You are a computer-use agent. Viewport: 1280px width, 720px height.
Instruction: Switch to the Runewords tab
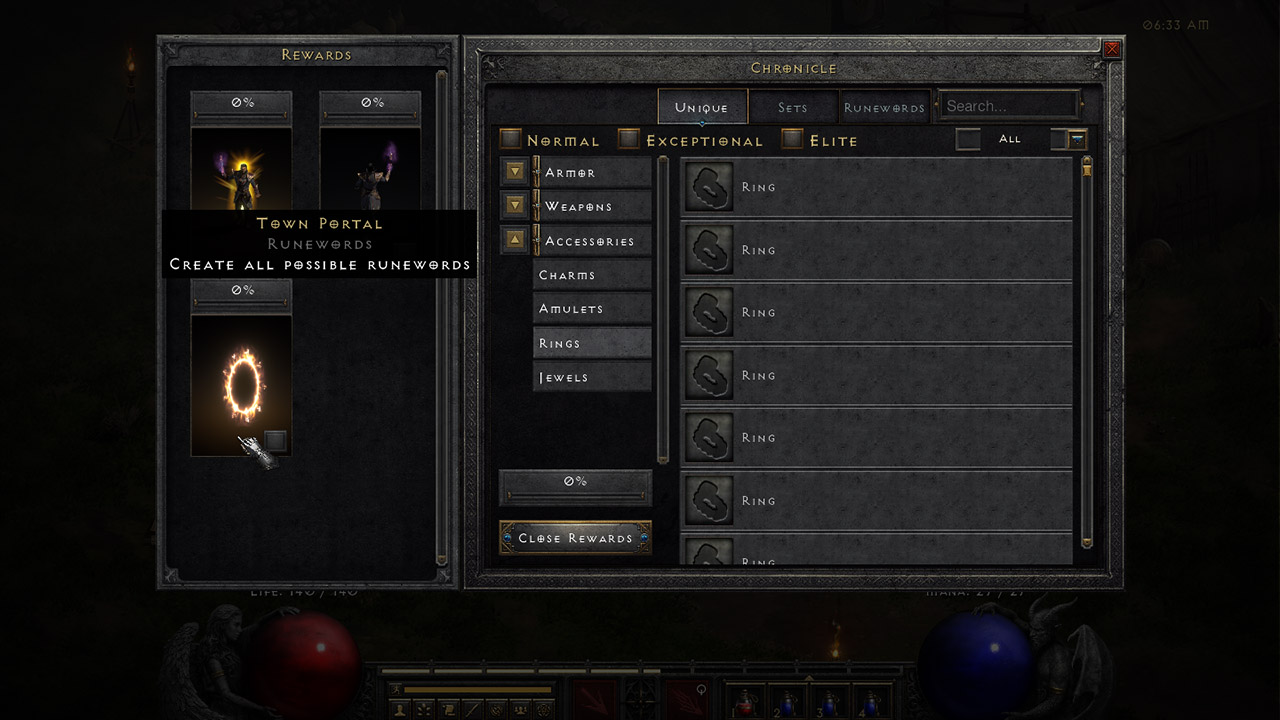[x=884, y=106]
